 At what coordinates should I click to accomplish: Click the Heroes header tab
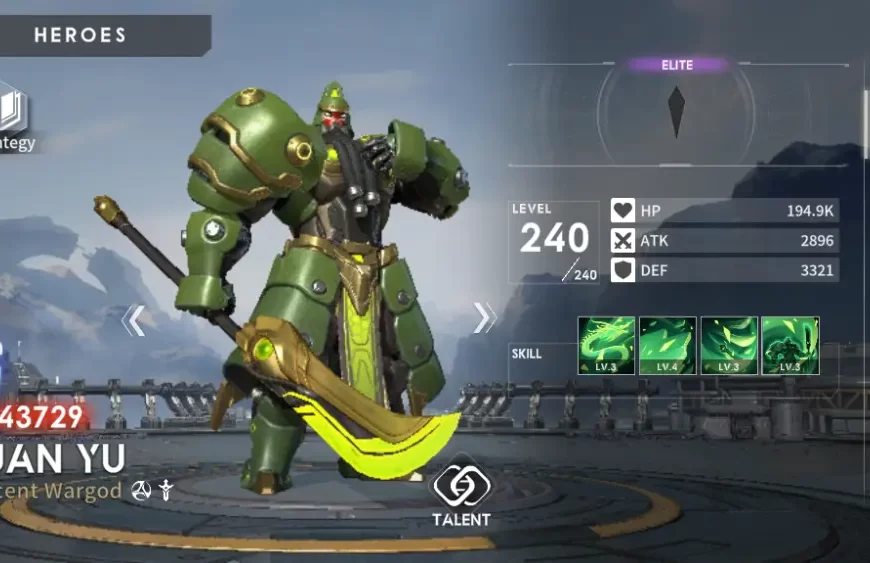[x=82, y=36]
